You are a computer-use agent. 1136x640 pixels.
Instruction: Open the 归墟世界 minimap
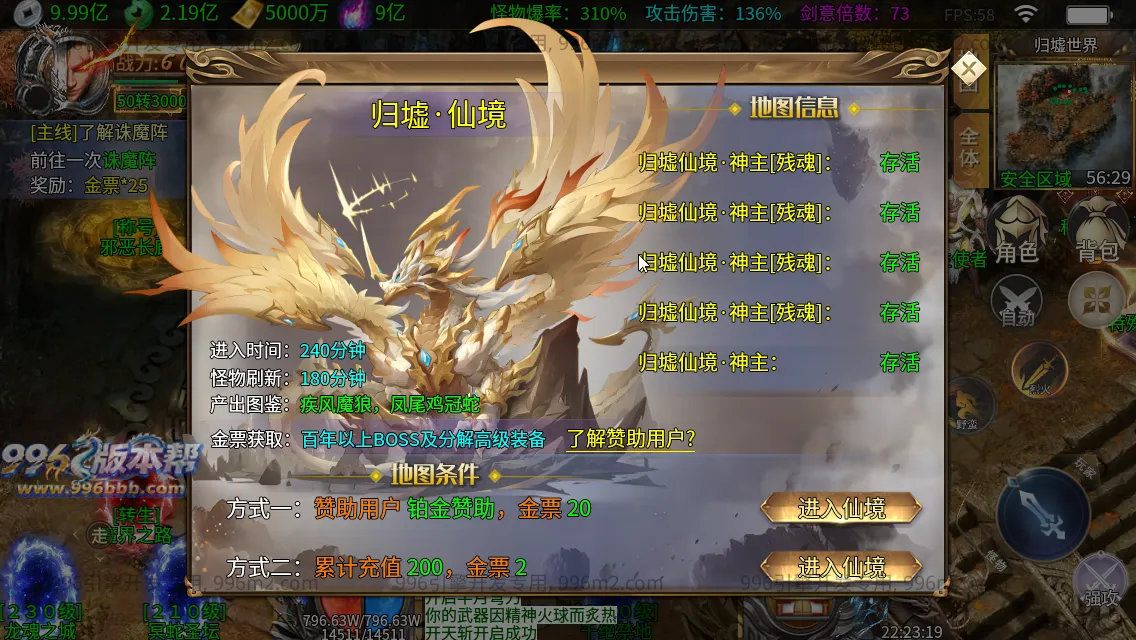1064,115
